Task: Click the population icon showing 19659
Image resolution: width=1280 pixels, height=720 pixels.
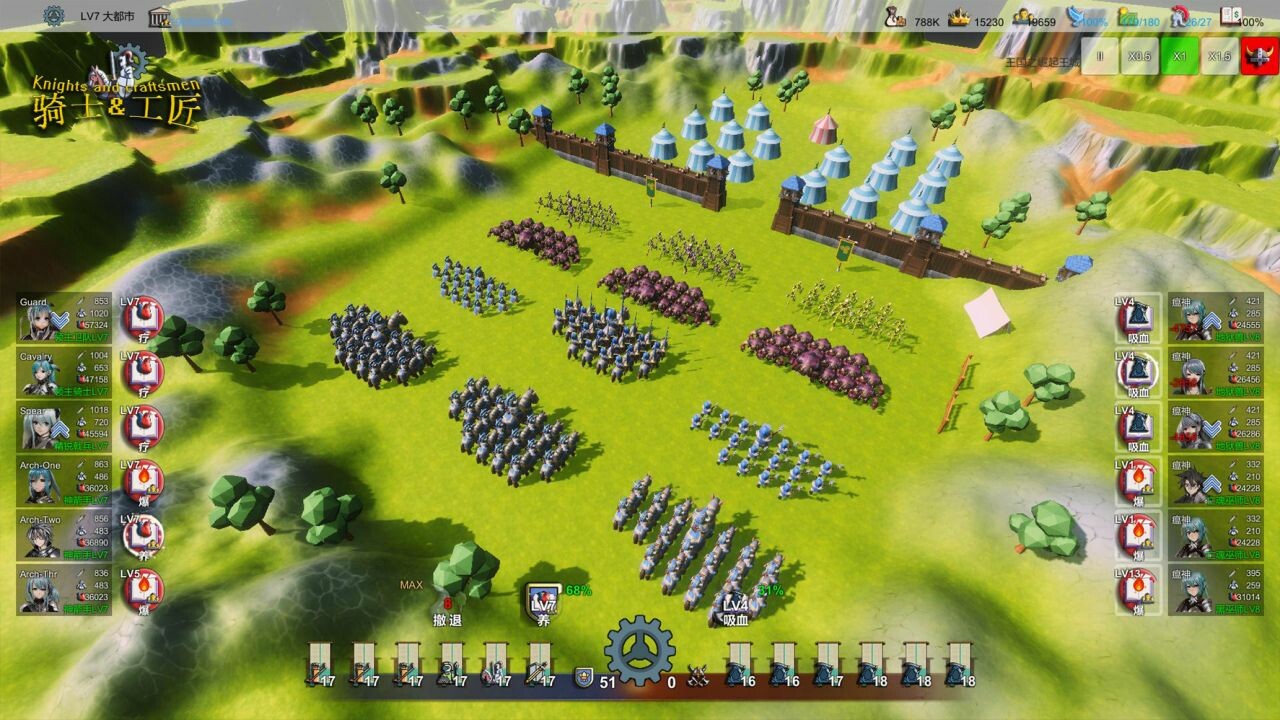Action: [x=1022, y=17]
